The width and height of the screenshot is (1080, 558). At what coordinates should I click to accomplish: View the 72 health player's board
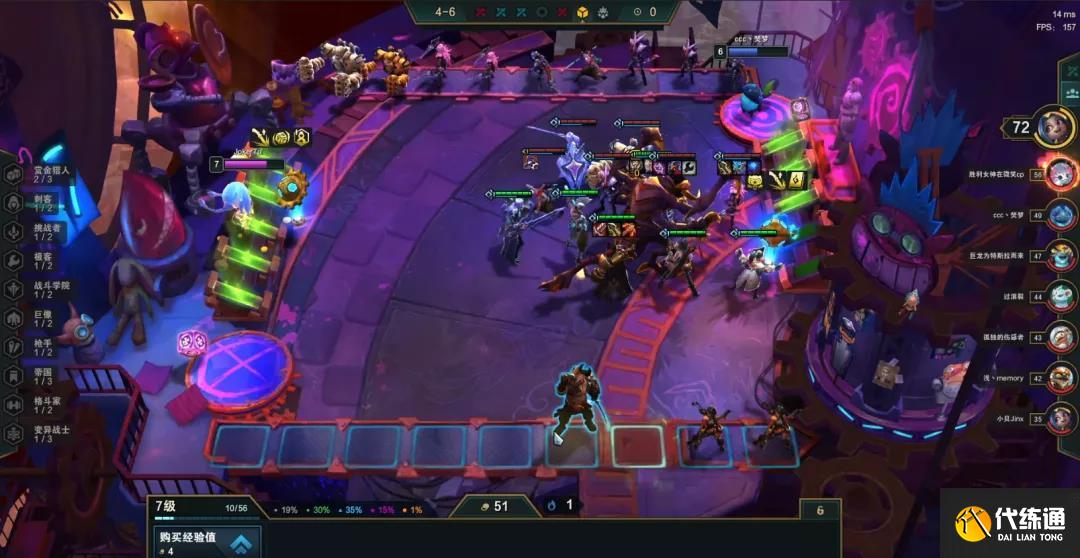tap(1052, 126)
